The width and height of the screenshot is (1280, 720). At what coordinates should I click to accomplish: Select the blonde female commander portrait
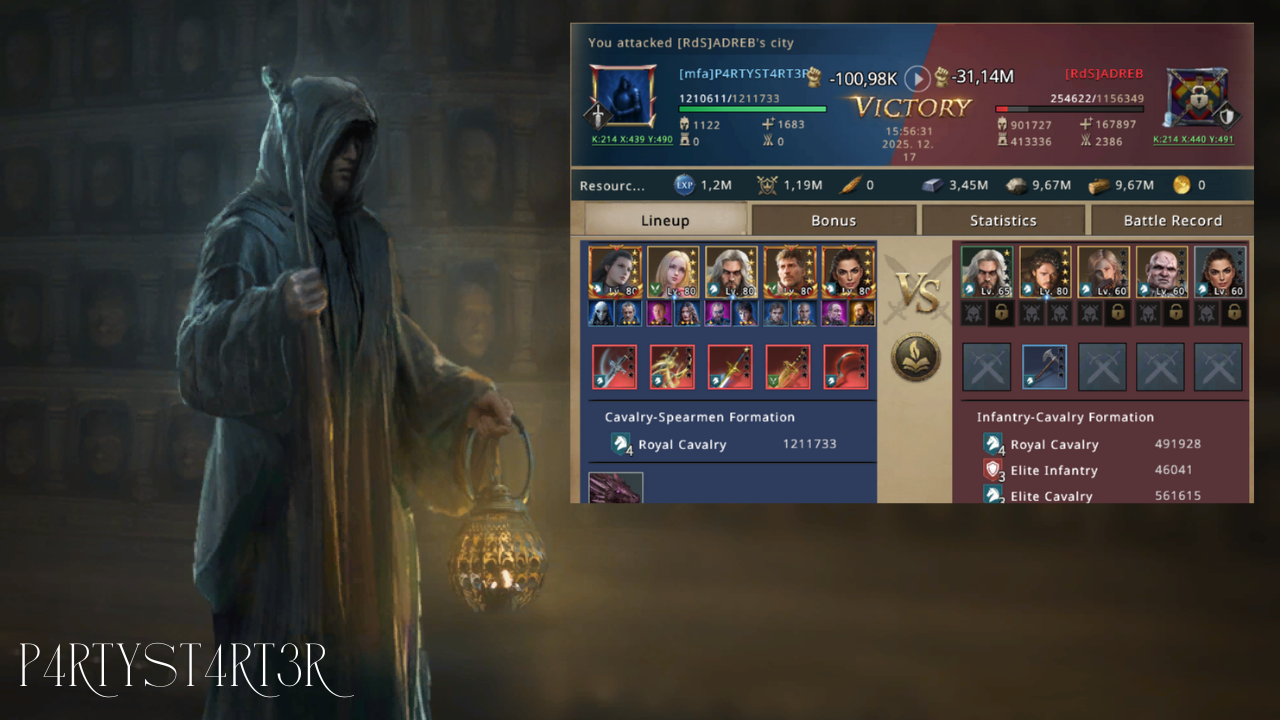click(673, 273)
